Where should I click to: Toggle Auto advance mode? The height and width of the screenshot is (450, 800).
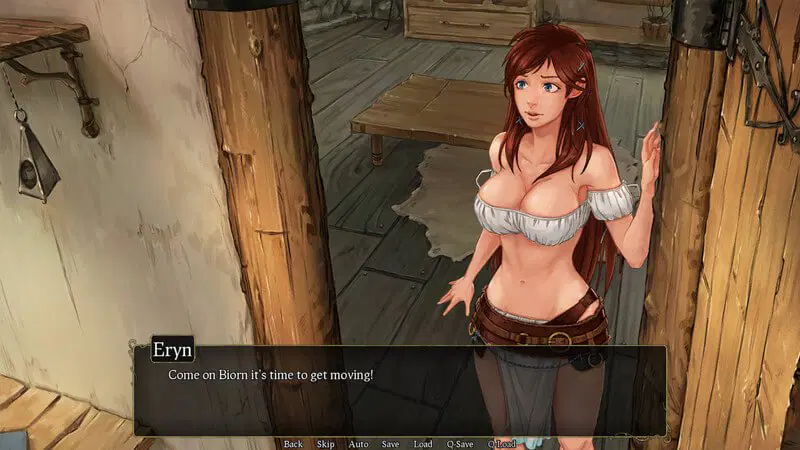click(x=357, y=444)
